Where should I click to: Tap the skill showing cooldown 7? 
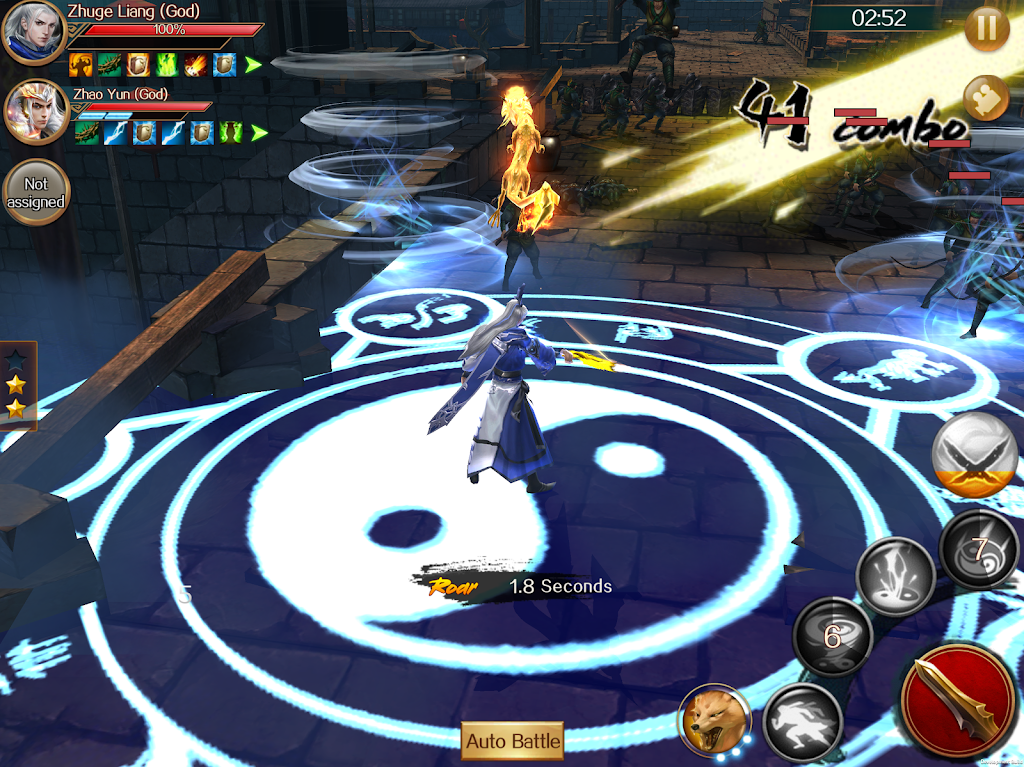pos(979,549)
